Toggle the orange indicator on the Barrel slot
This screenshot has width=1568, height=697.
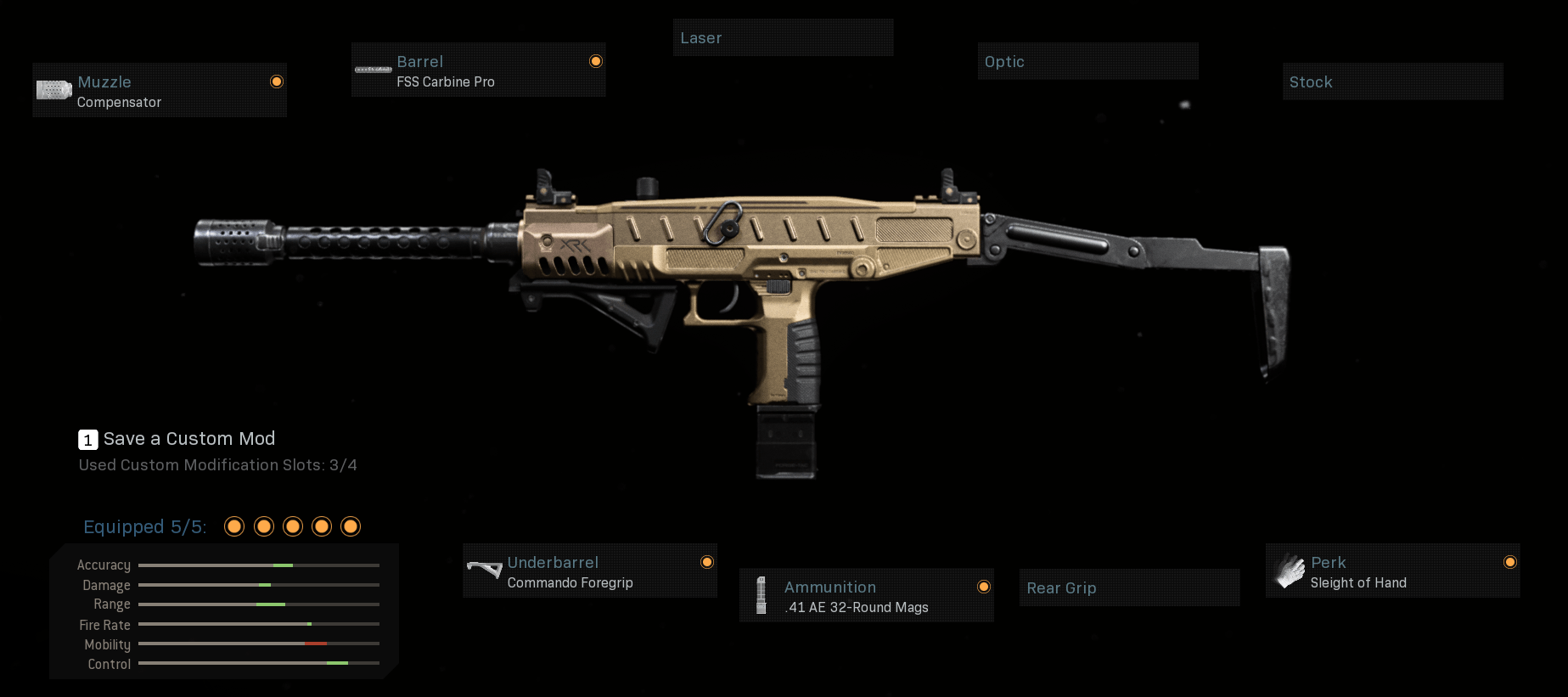[x=596, y=61]
